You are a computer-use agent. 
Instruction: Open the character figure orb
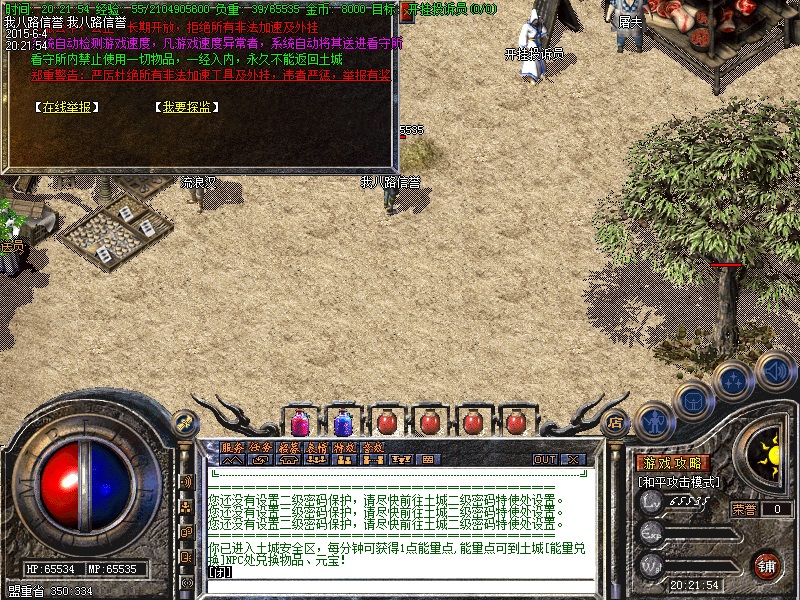click(x=654, y=422)
